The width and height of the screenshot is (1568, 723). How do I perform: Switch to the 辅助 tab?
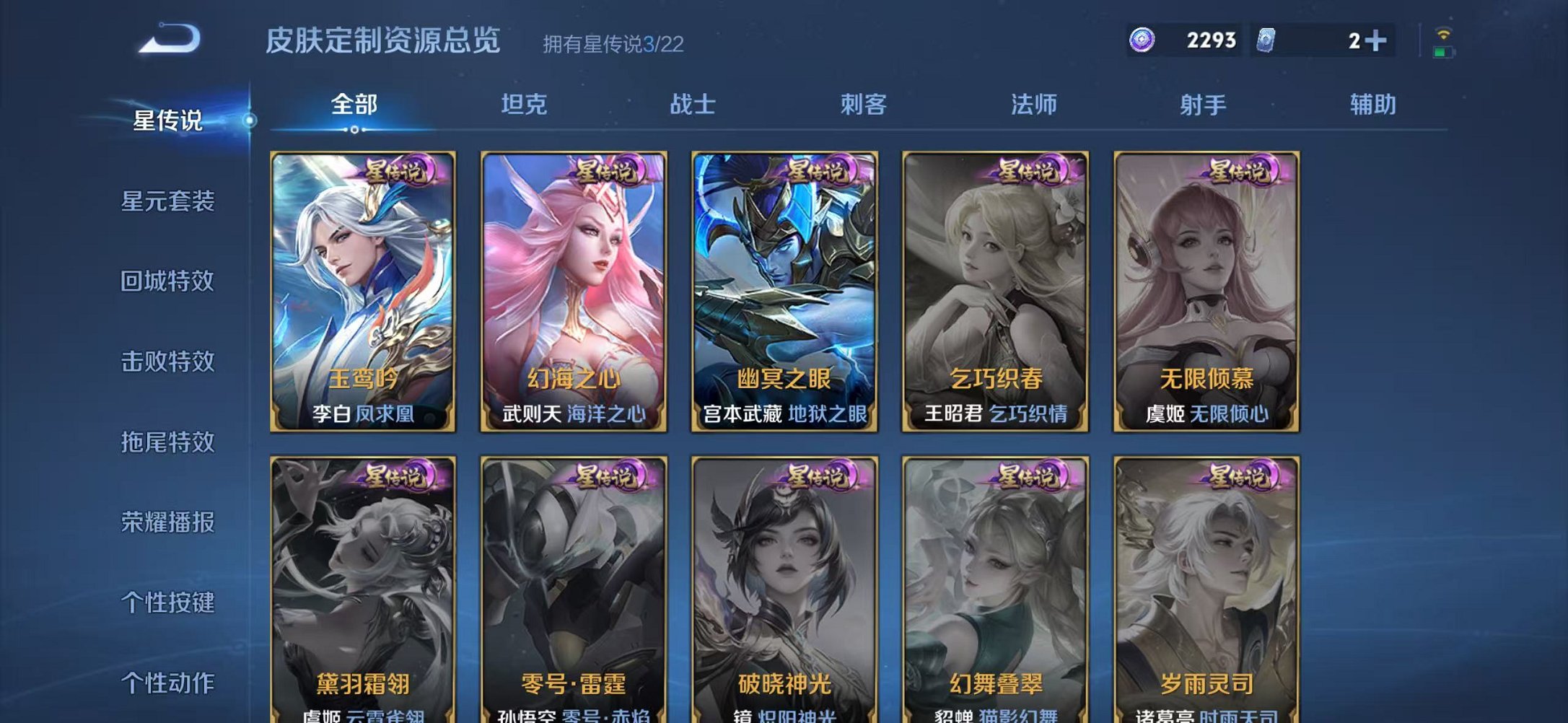1373,105
